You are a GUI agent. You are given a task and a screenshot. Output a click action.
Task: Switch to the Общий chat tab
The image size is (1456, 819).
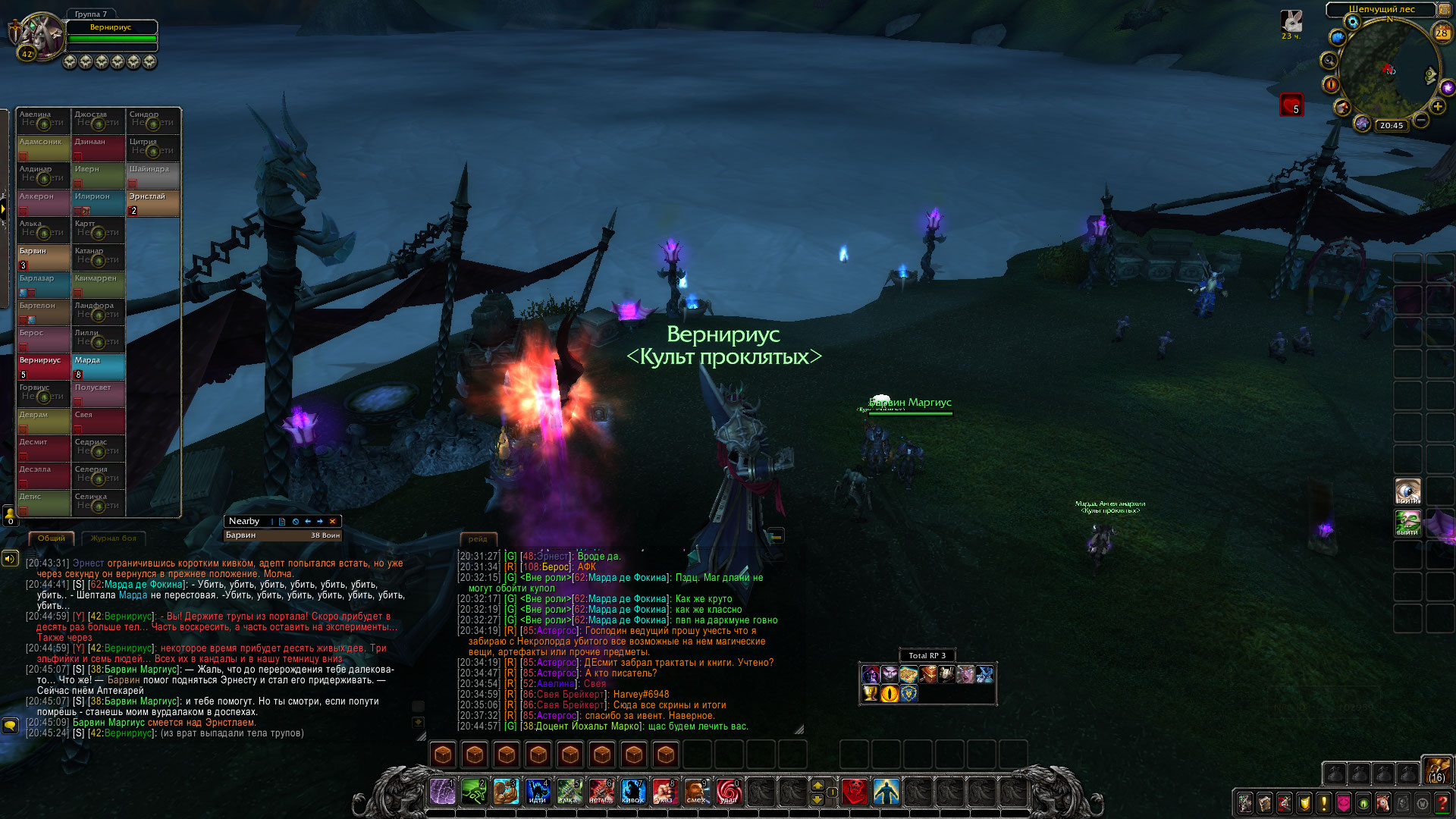coord(52,538)
